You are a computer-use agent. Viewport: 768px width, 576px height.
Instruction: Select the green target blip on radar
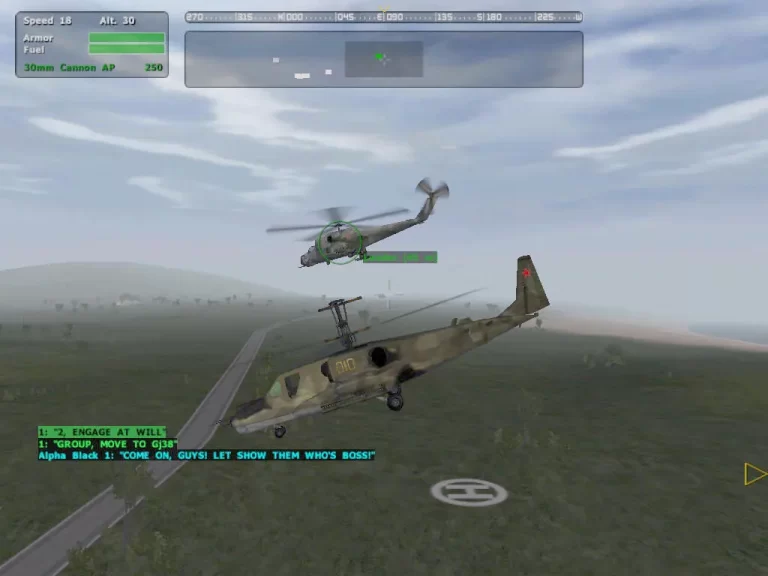pyautogui.click(x=380, y=57)
